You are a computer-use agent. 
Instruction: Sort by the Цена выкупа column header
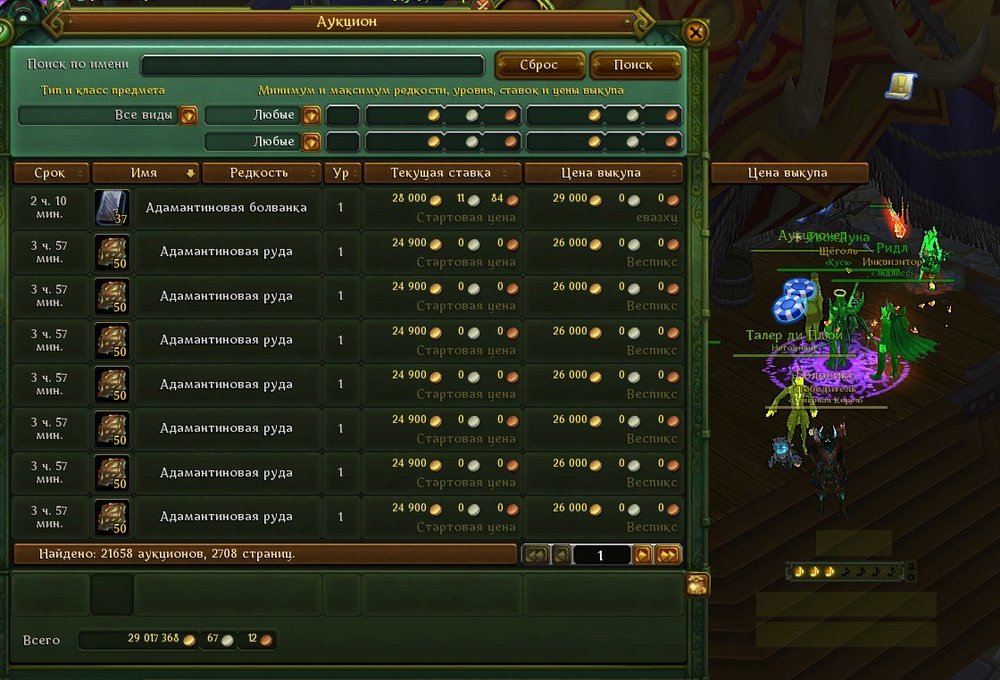pyautogui.click(x=604, y=173)
